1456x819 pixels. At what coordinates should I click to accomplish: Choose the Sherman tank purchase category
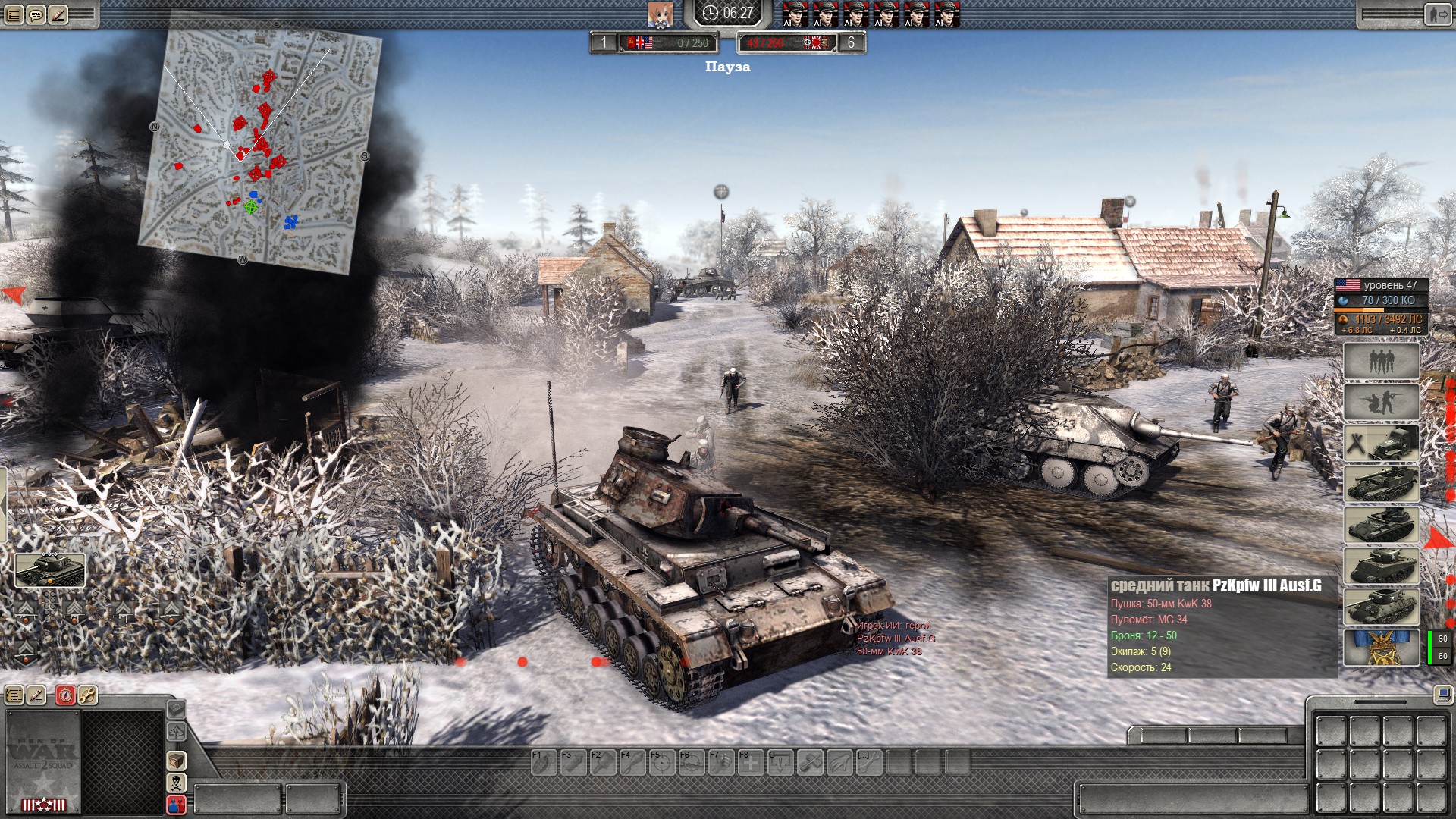pyautogui.click(x=1381, y=566)
